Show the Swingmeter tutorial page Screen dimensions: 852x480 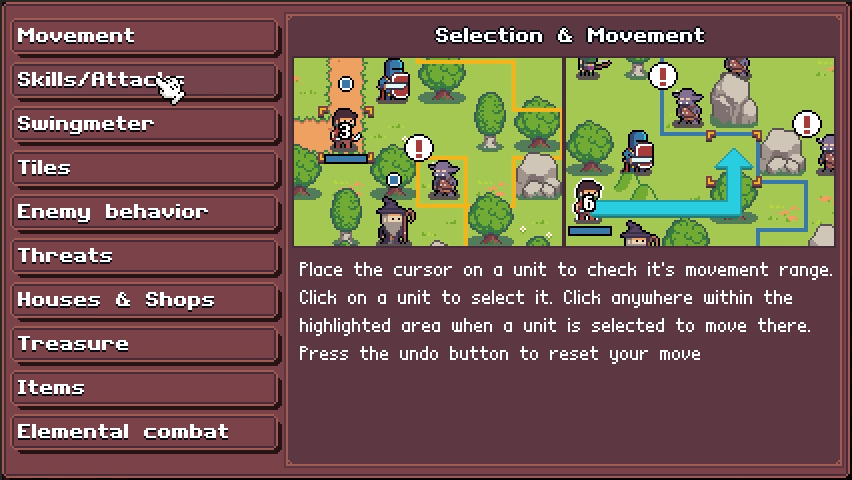pos(145,124)
